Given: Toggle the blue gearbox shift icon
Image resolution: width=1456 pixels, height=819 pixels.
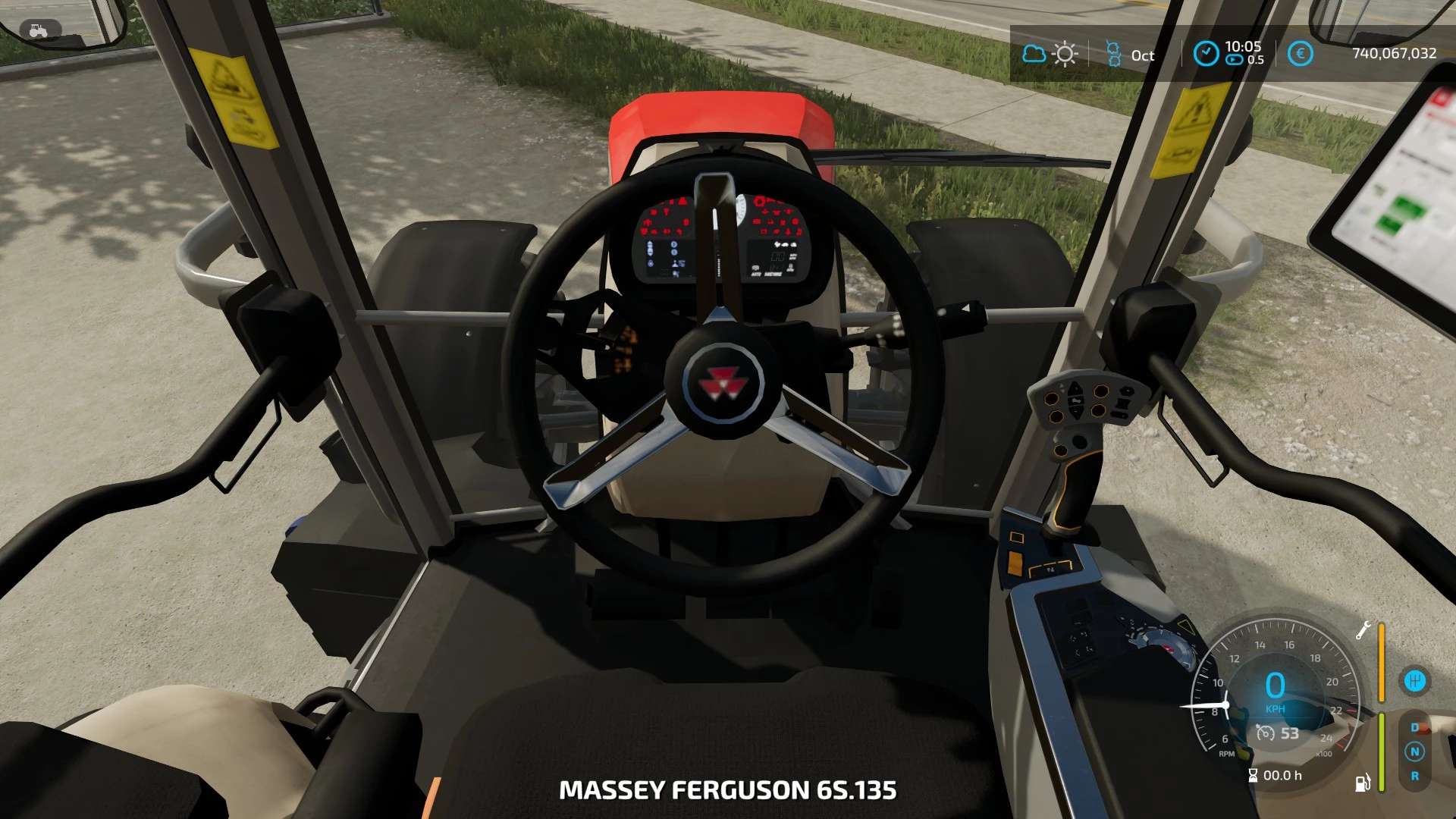Looking at the screenshot, I should (1414, 681).
